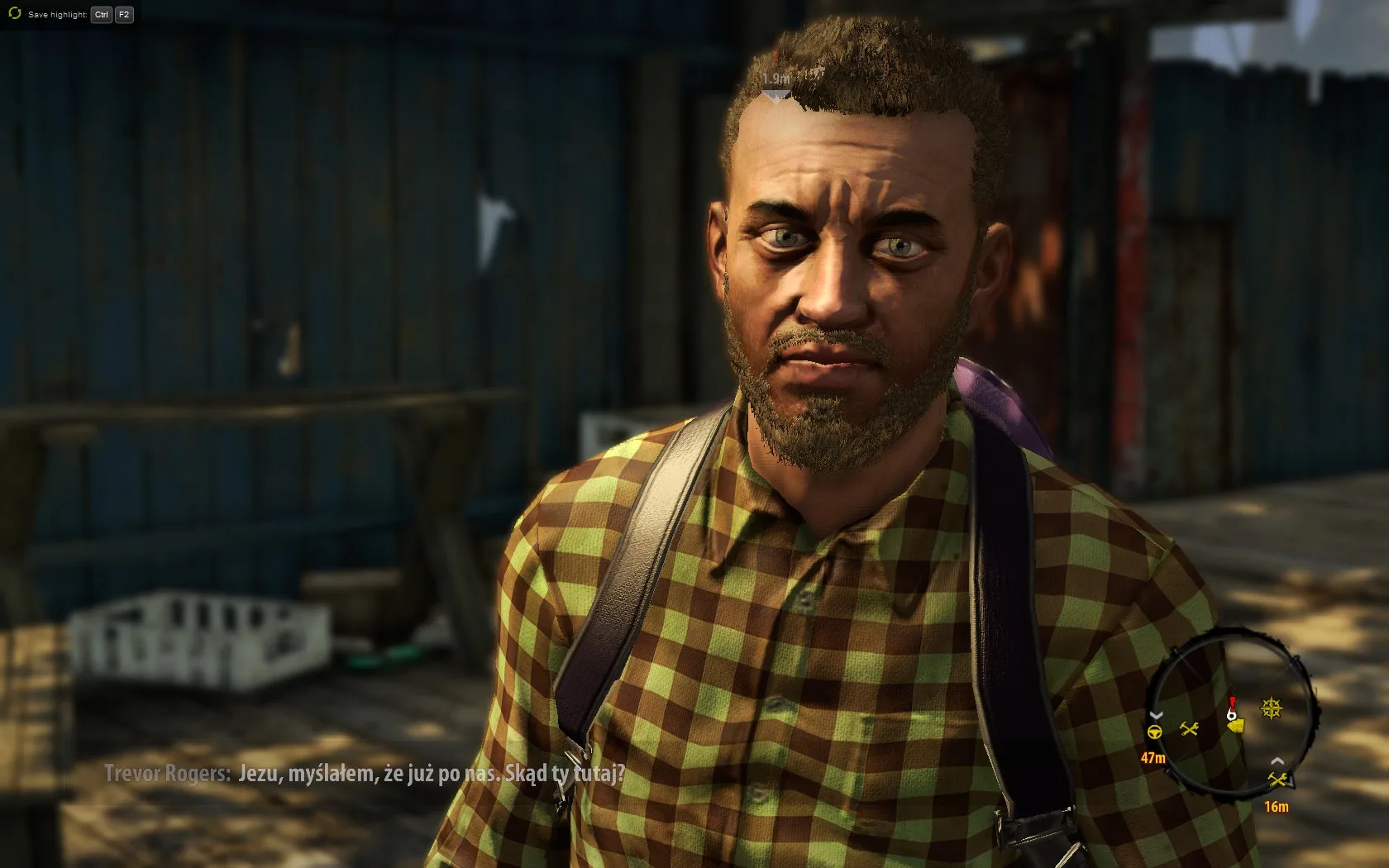Select the yellow grenade quest icon near map center
1389x868 pixels.
[x=1237, y=727]
